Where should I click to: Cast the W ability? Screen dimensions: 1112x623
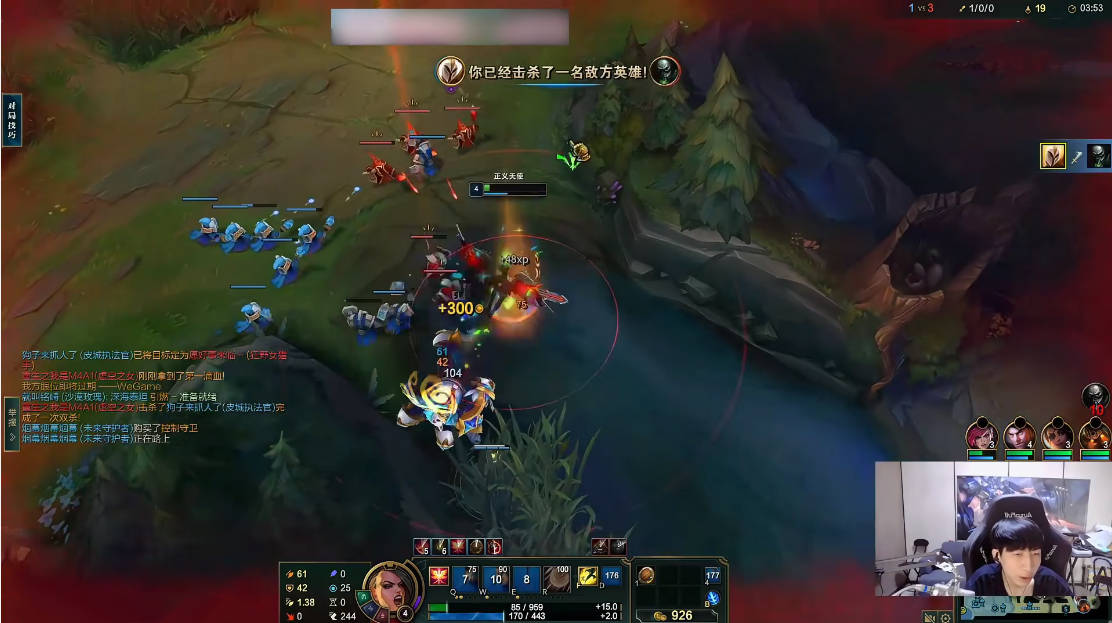[496, 579]
